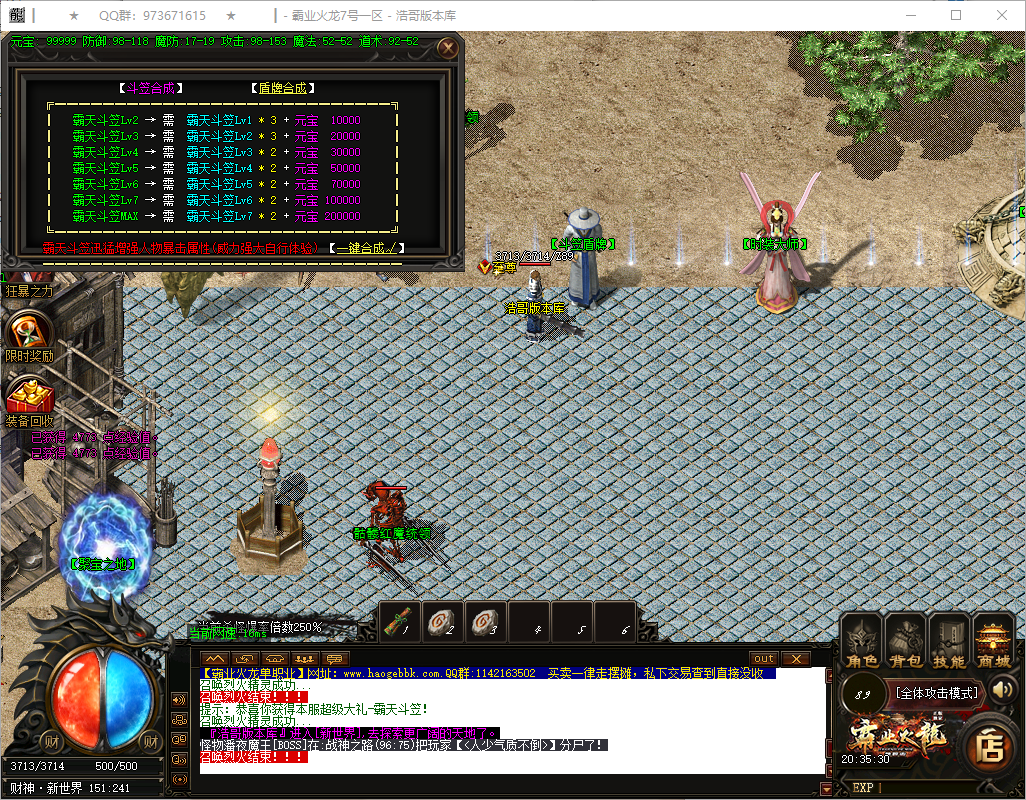This screenshot has width=1026, height=800.
Task: Close the 斗笠合成 crafting dialog
Action: pos(448,47)
